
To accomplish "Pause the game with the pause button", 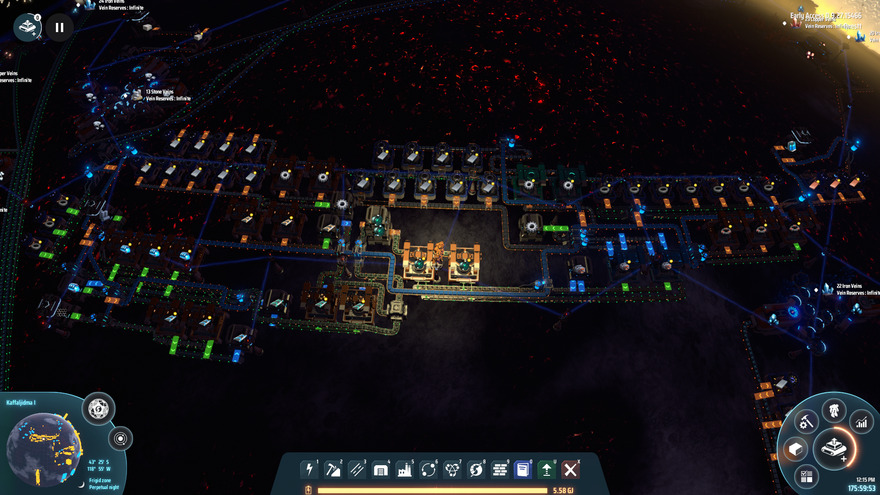I will pyautogui.click(x=59, y=27).
